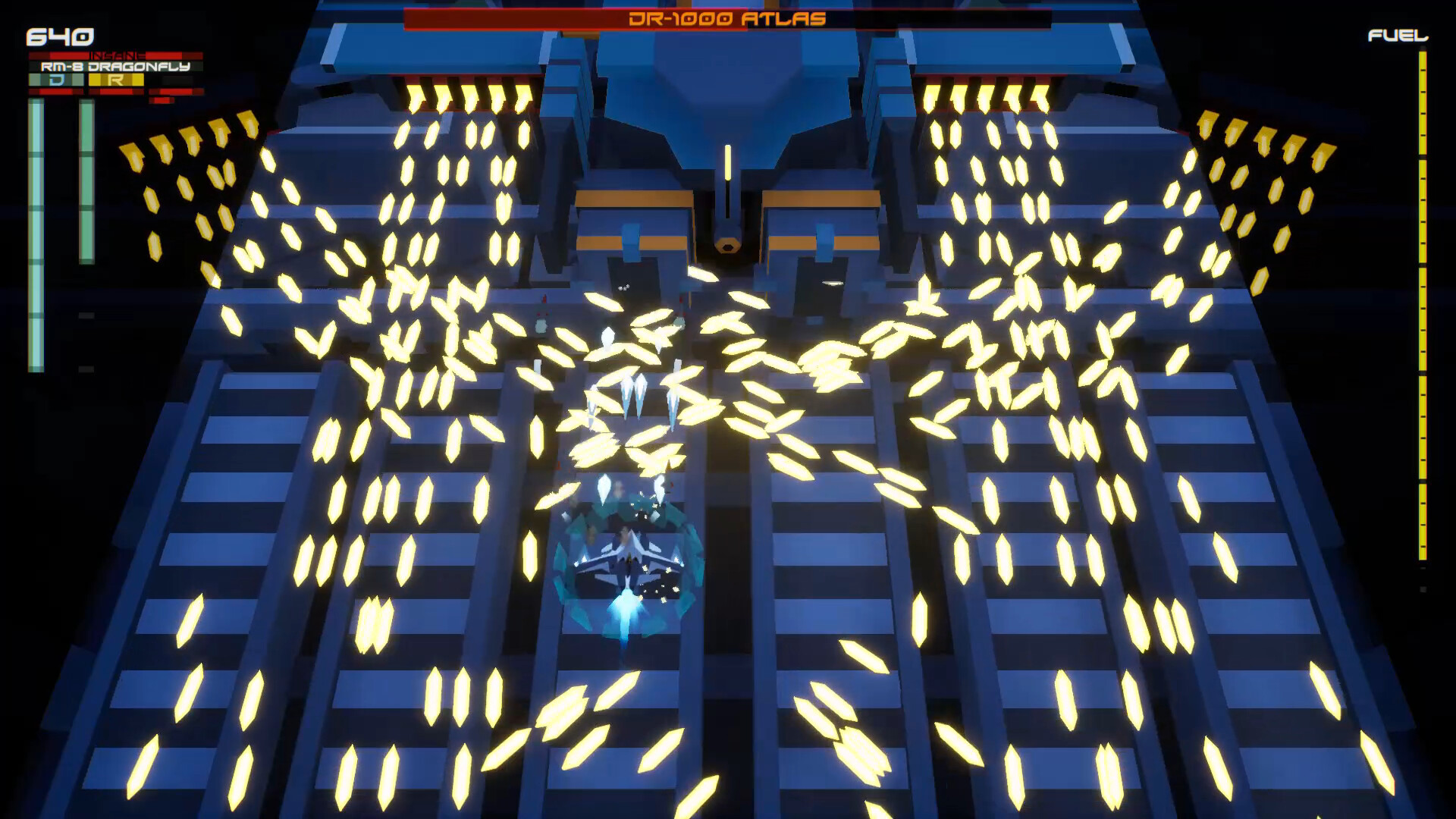1456x819 pixels.
Task: Click the RM-8 DRAGONFLY ship nameplate
Action: tap(114, 67)
